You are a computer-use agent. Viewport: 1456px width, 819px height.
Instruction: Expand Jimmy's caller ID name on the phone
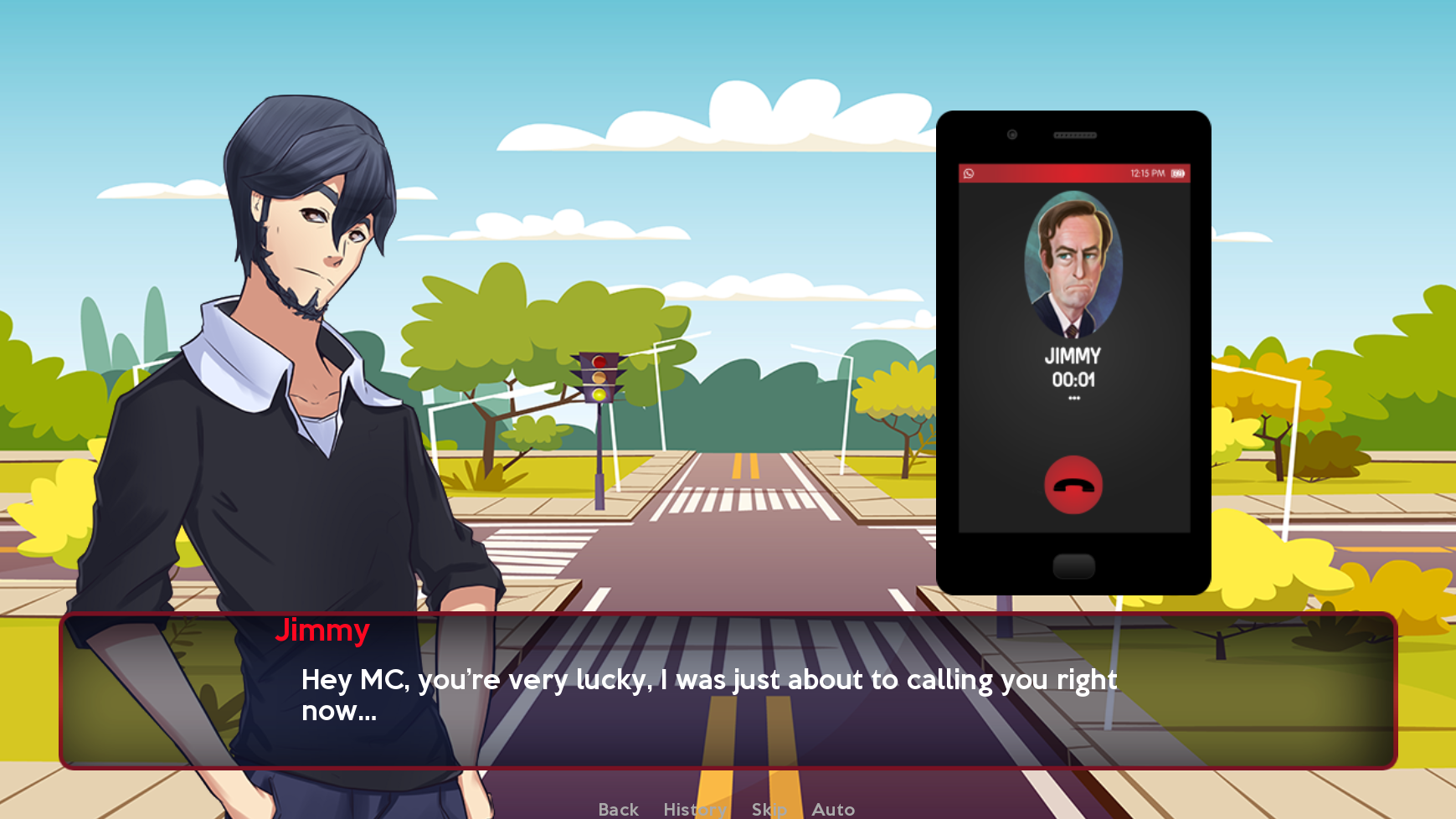coord(1073,355)
